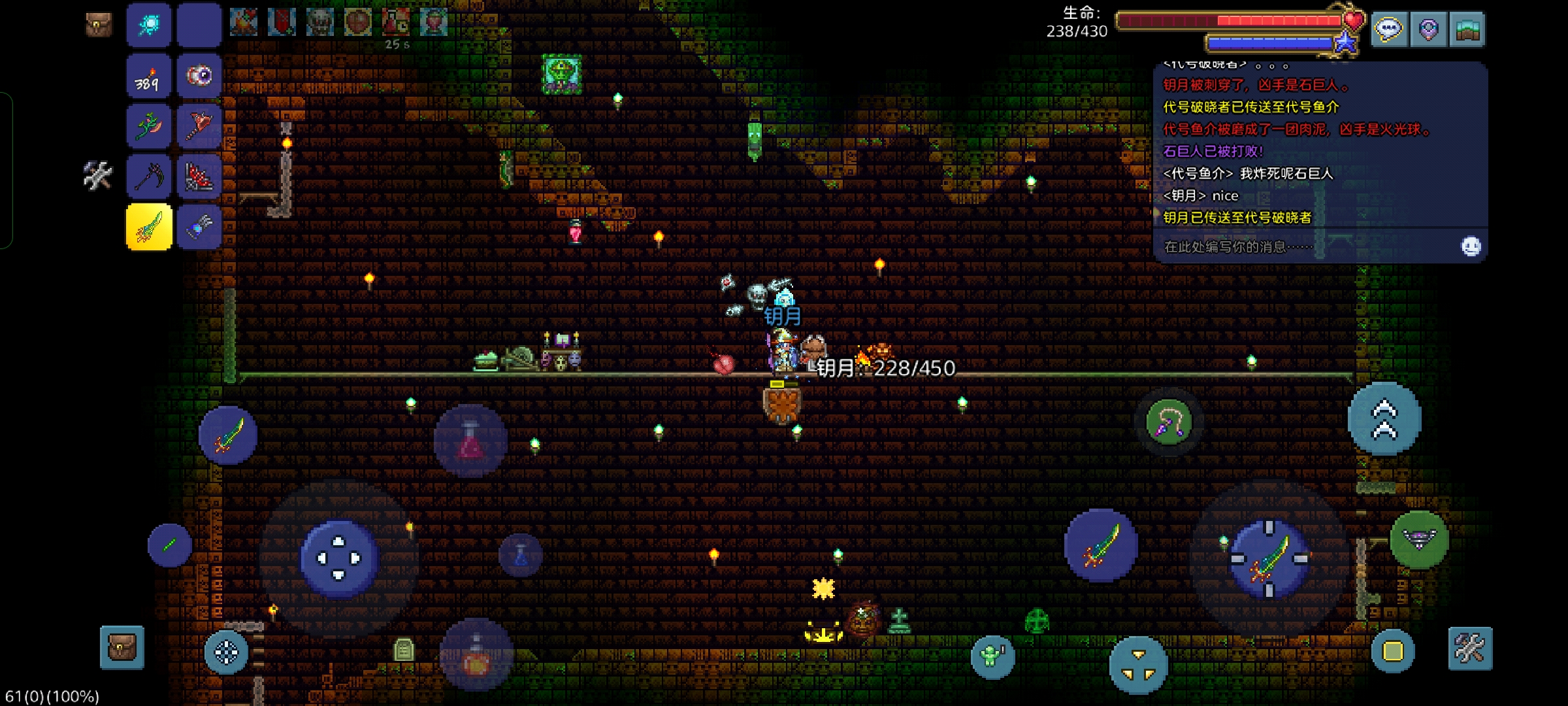
Task: Open the emoji picker in chat
Action: click(1471, 246)
